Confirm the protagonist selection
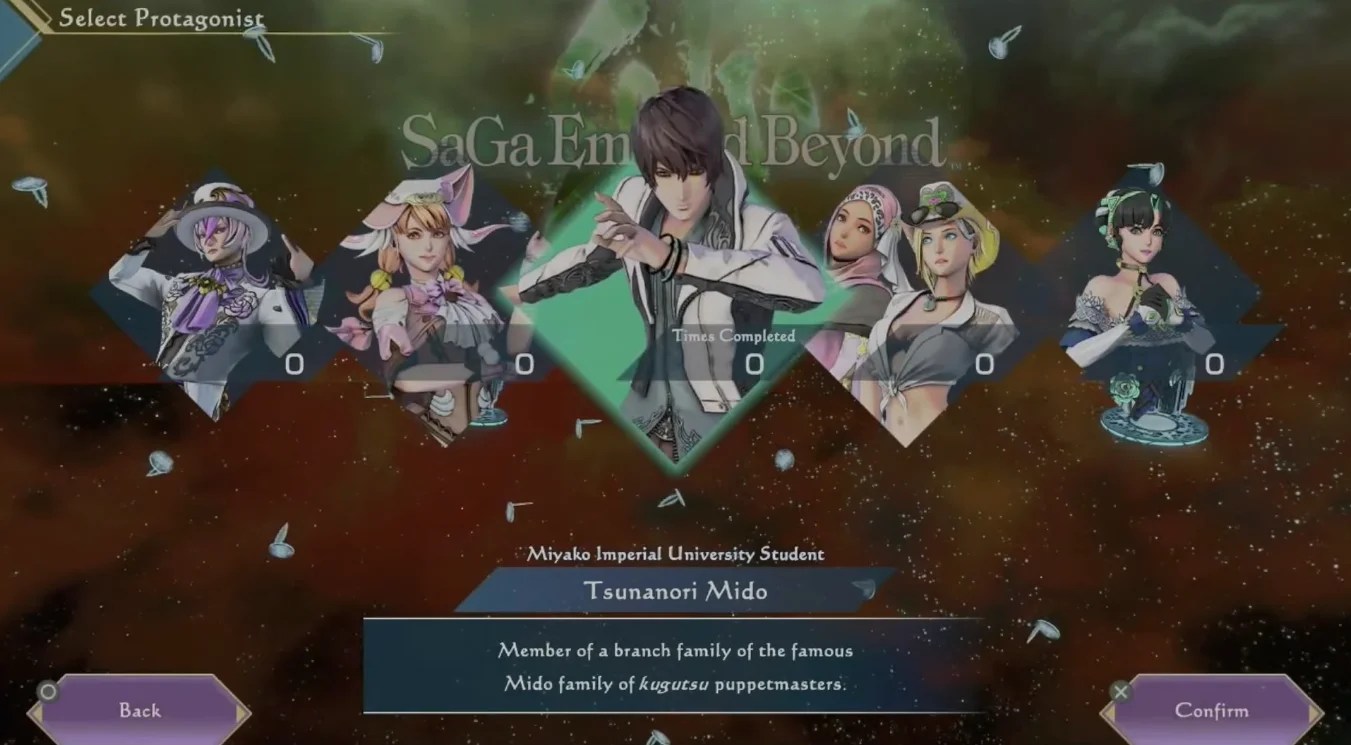The height and width of the screenshot is (745, 1351). coord(1211,711)
